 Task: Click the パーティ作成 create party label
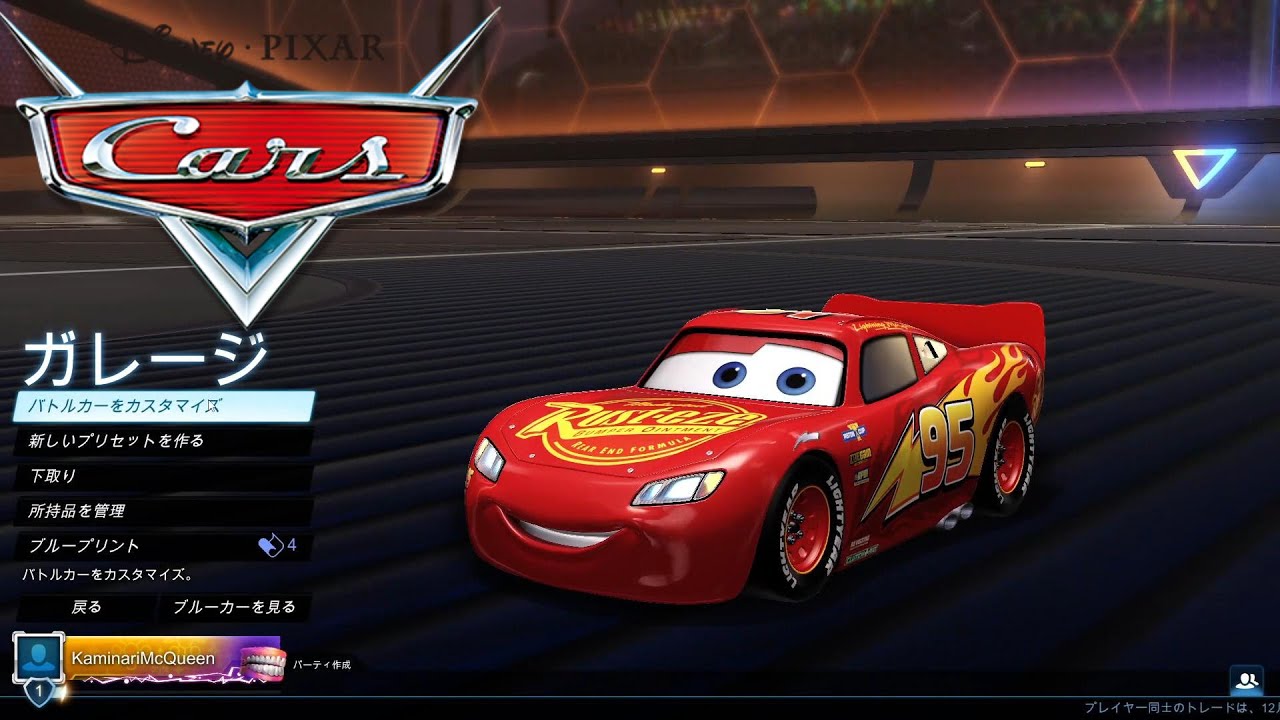point(321,663)
